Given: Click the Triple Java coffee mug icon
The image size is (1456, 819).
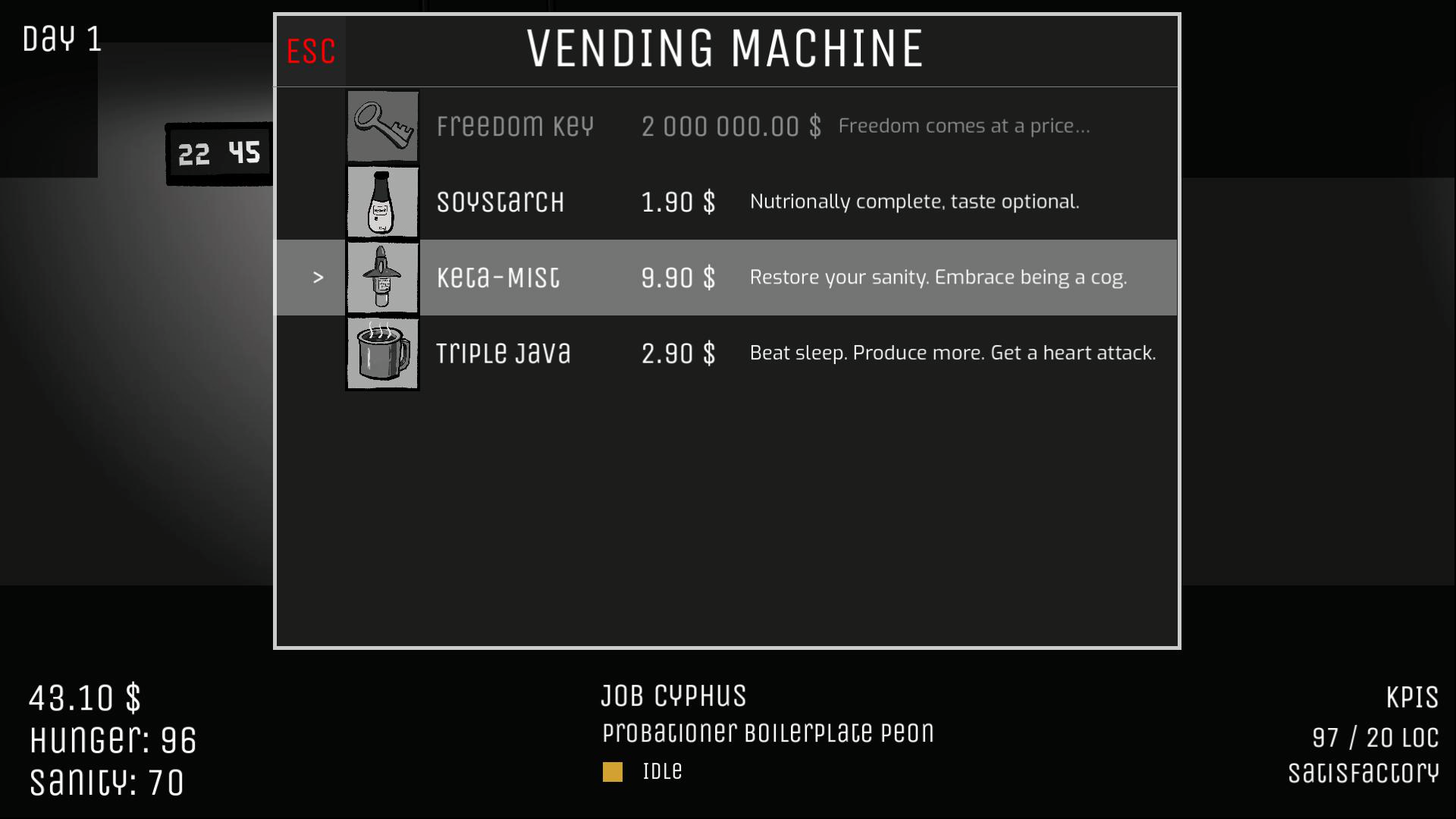Looking at the screenshot, I should pos(382,353).
